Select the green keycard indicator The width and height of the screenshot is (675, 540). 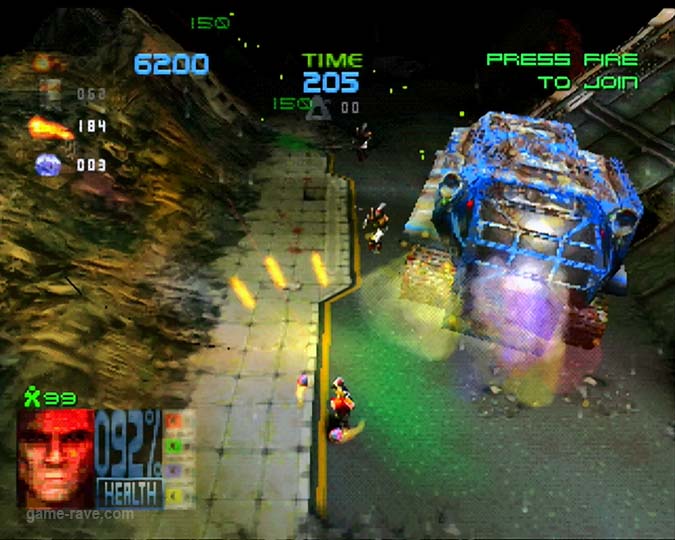174,445
